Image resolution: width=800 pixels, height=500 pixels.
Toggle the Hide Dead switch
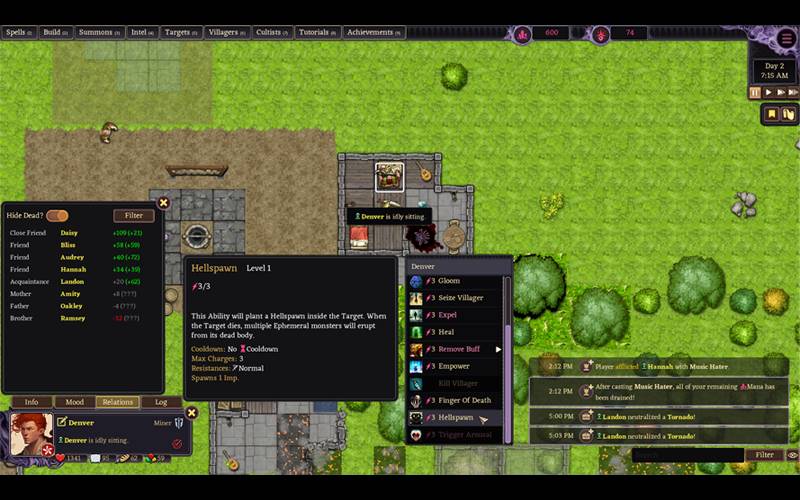pyautogui.click(x=57, y=215)
